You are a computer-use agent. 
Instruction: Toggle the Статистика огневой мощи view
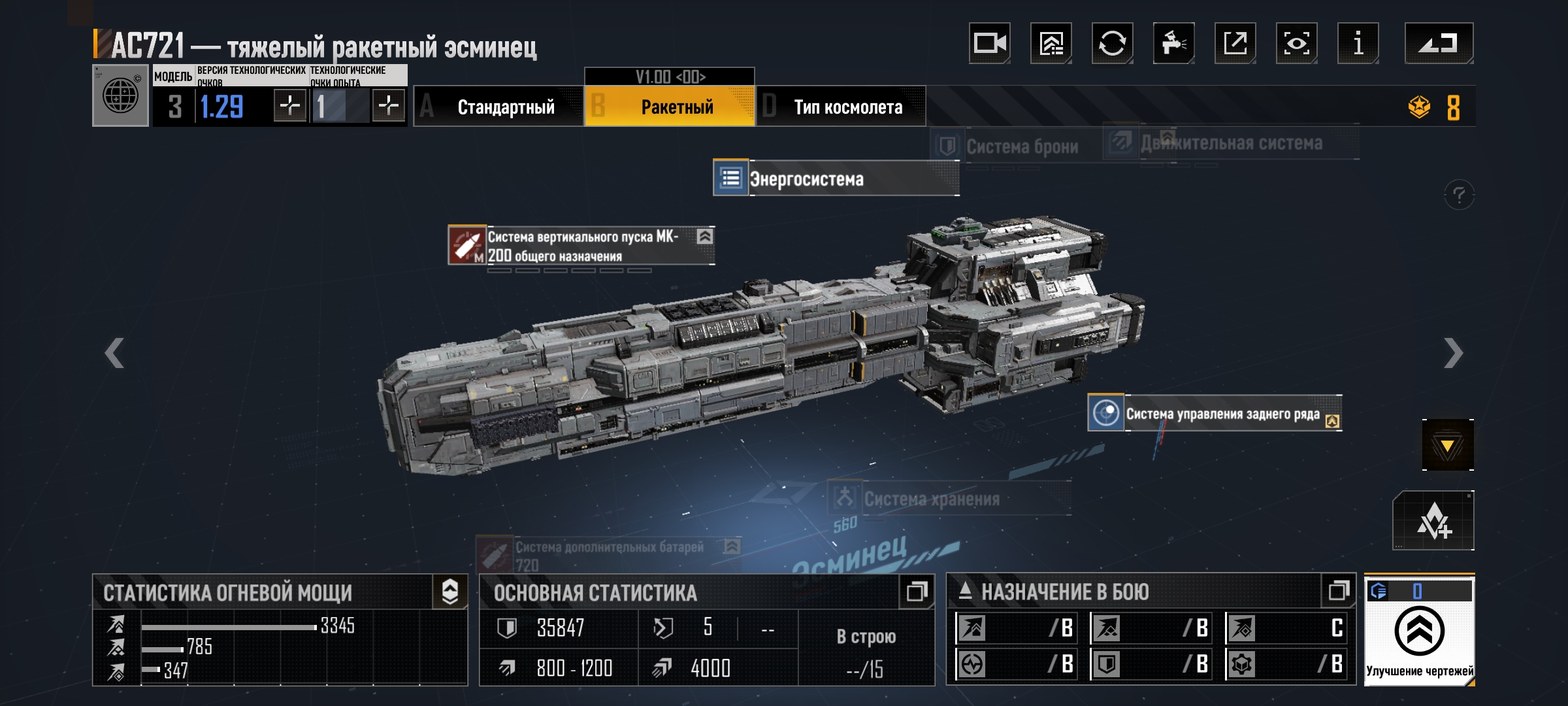[x=450, y=592]
